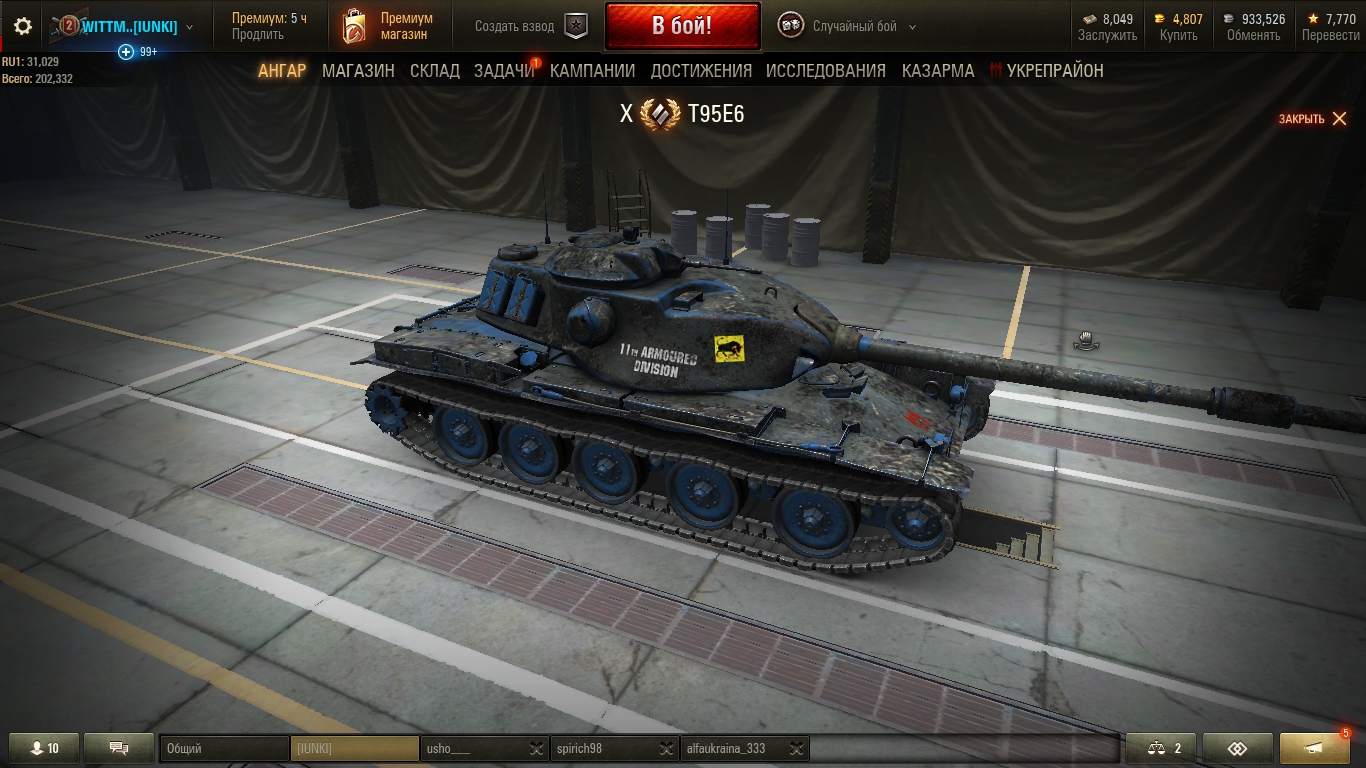Click Перевести to convert free experience
The width and height of the screenshot is (1366, 768).
coord(1330,36)
